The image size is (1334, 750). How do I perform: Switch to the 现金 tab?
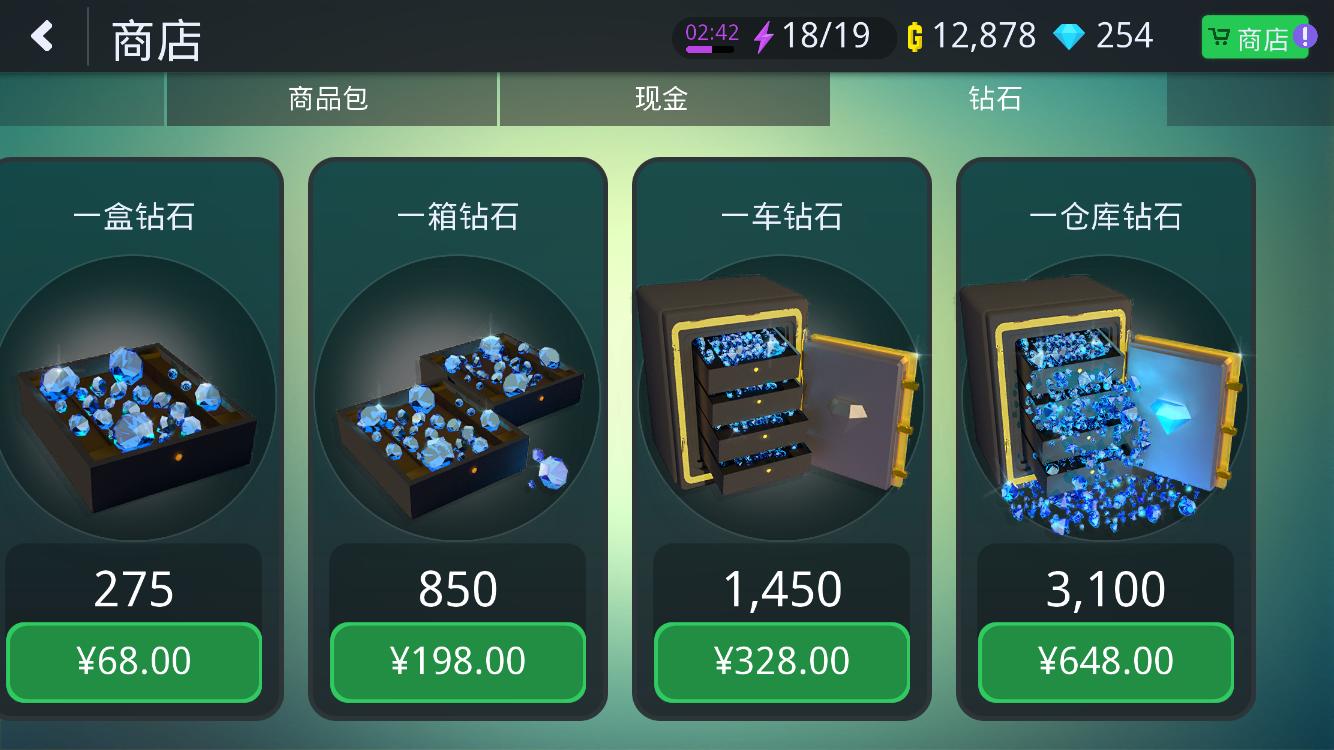664,99
